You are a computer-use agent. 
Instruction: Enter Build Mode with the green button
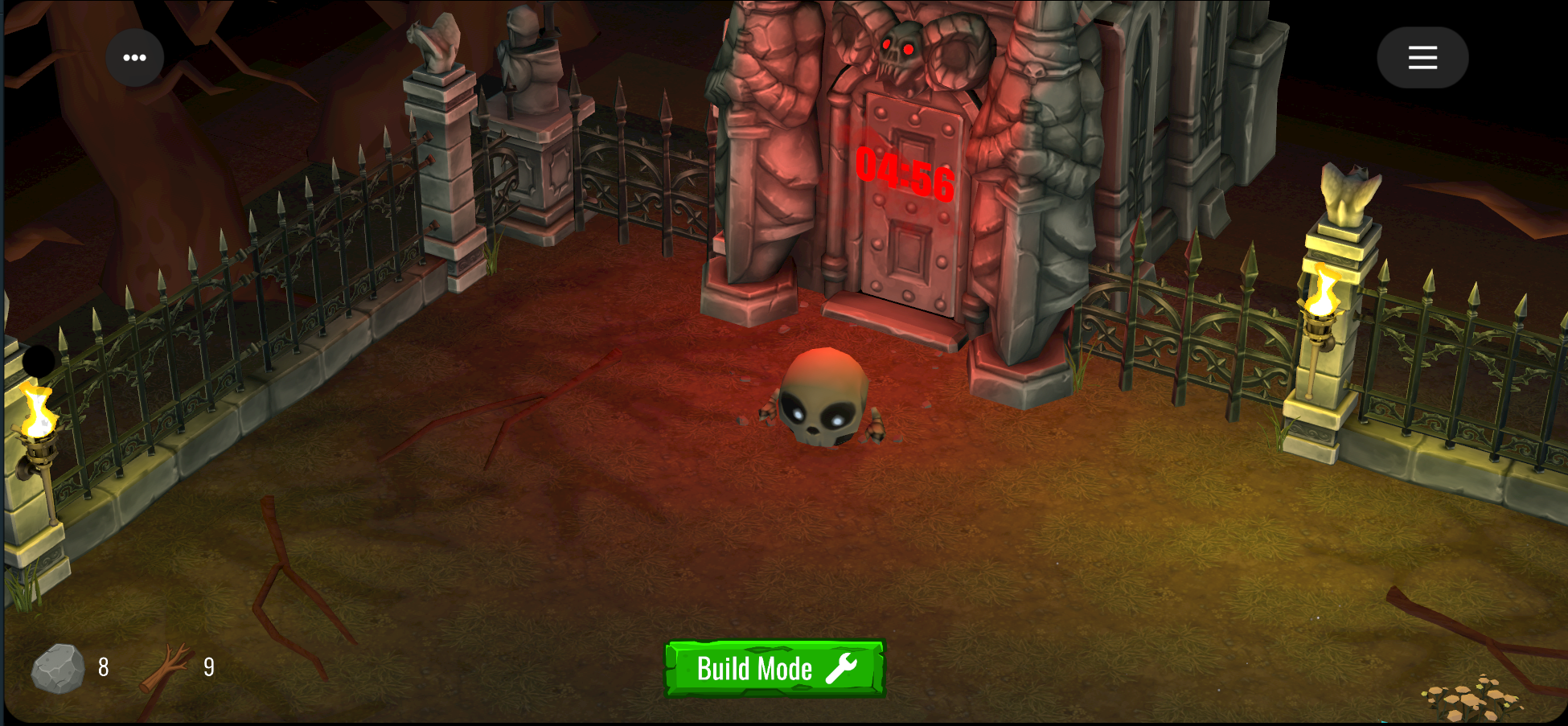click(x=774, y=668)
